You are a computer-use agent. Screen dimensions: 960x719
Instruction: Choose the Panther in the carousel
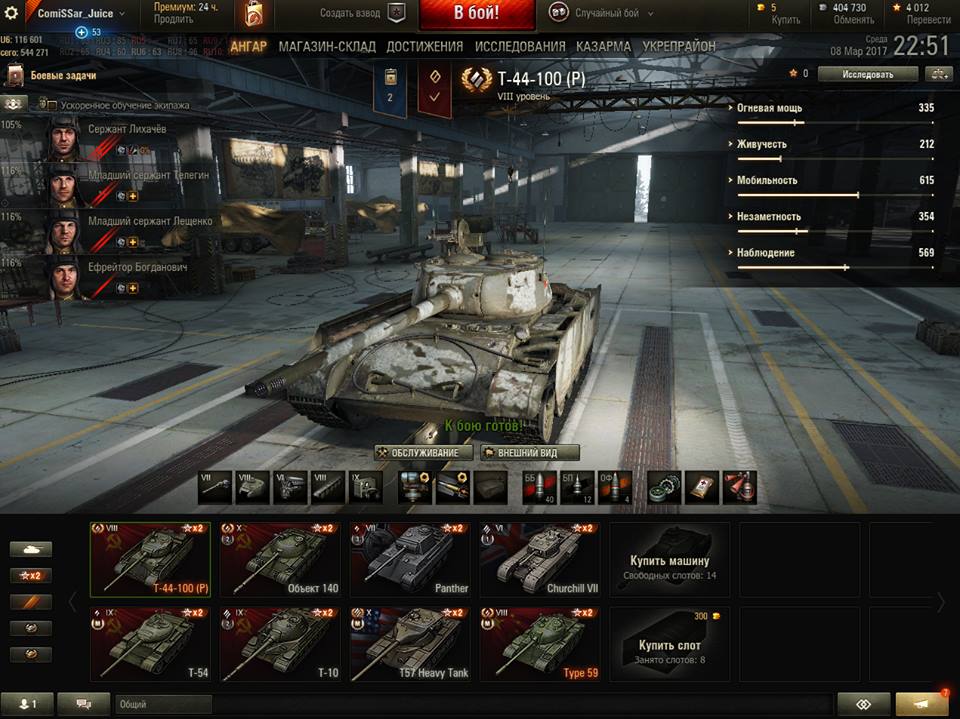point(410,560)
